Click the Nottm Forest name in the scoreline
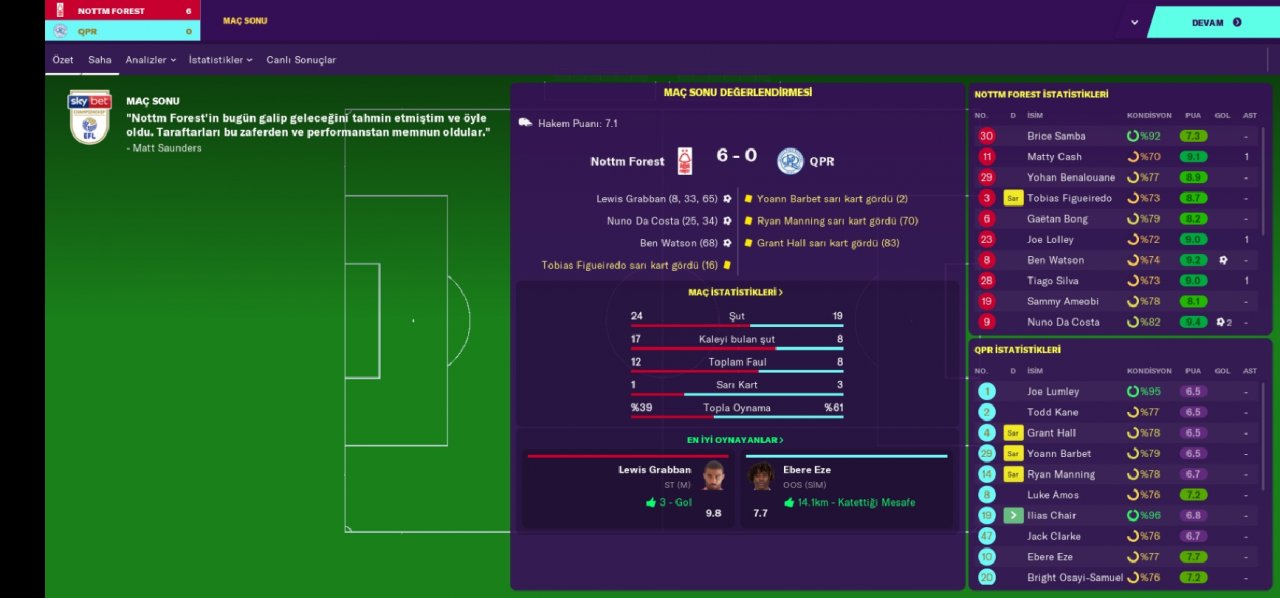 627,161
